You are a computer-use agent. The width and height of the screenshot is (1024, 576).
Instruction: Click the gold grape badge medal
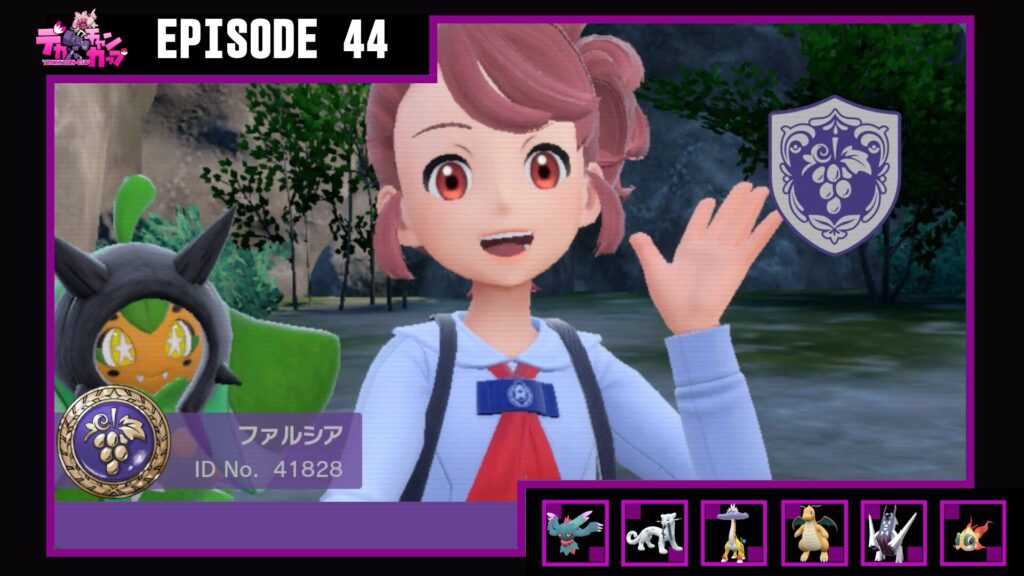coord(114,441)
